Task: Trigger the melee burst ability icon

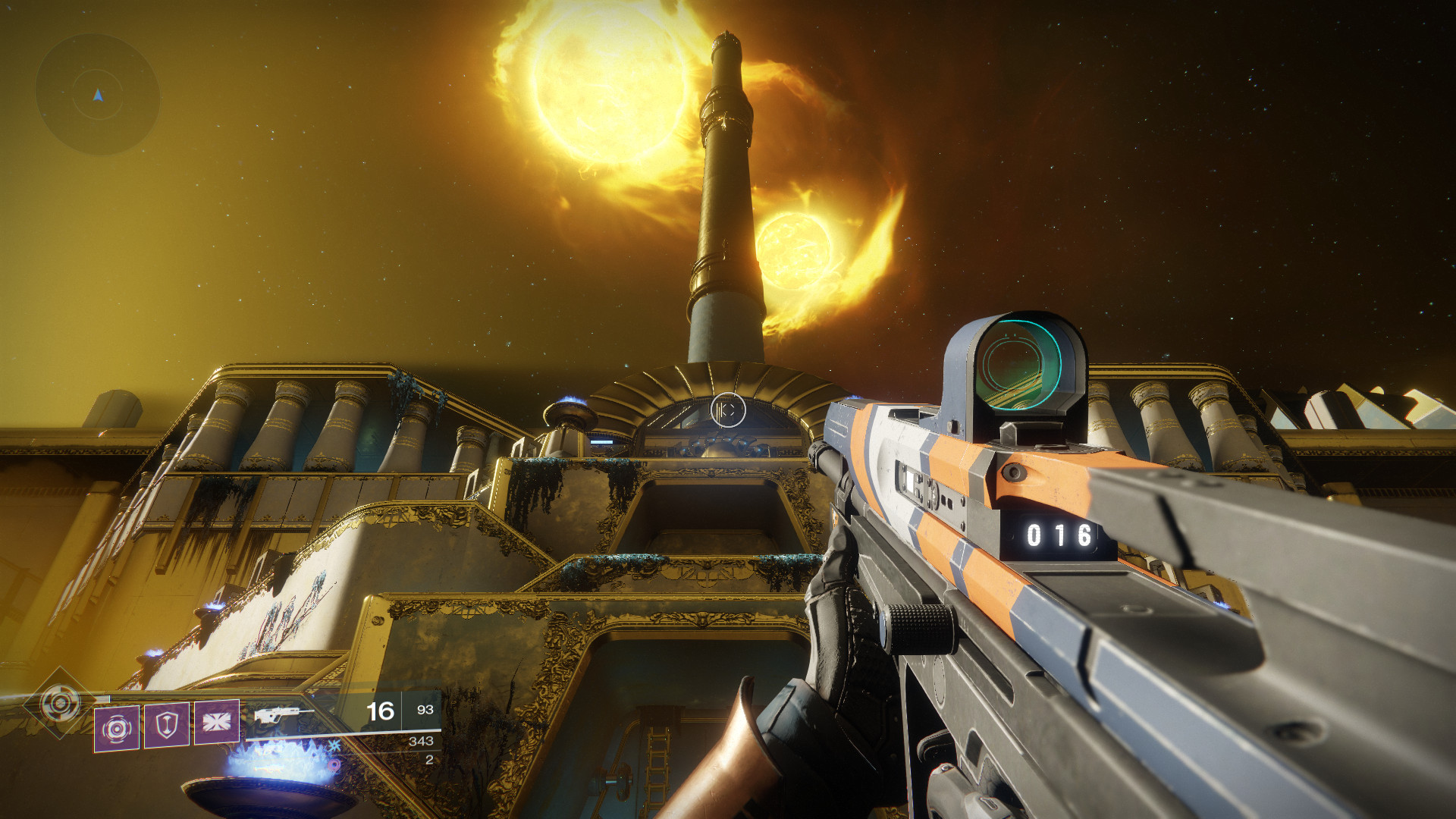Action: point(217,722)
